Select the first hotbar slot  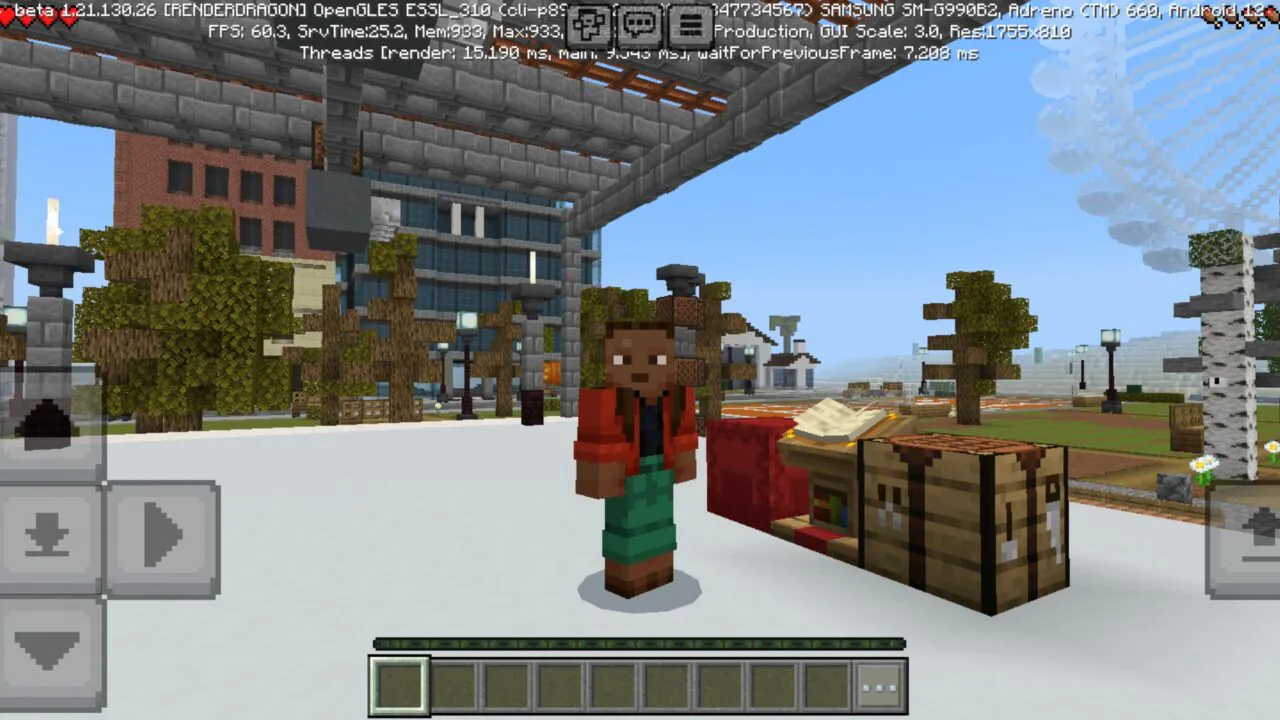click(399, 685)
